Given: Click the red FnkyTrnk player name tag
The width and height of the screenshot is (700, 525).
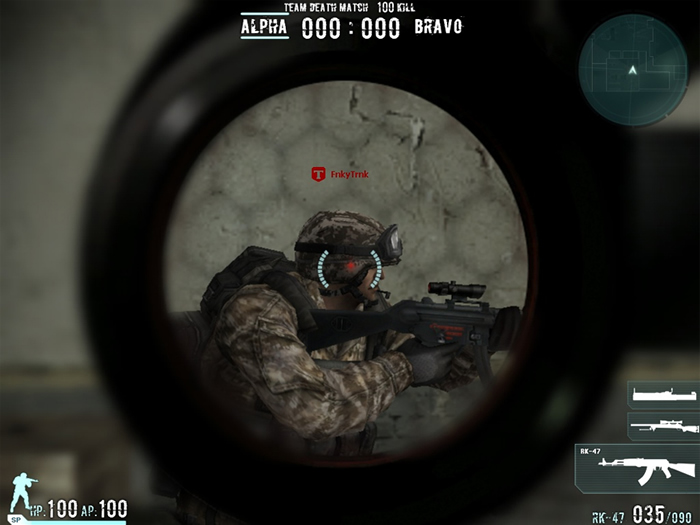Looking at the screenshot, I should pyautogui.click(x=340, y=175).
